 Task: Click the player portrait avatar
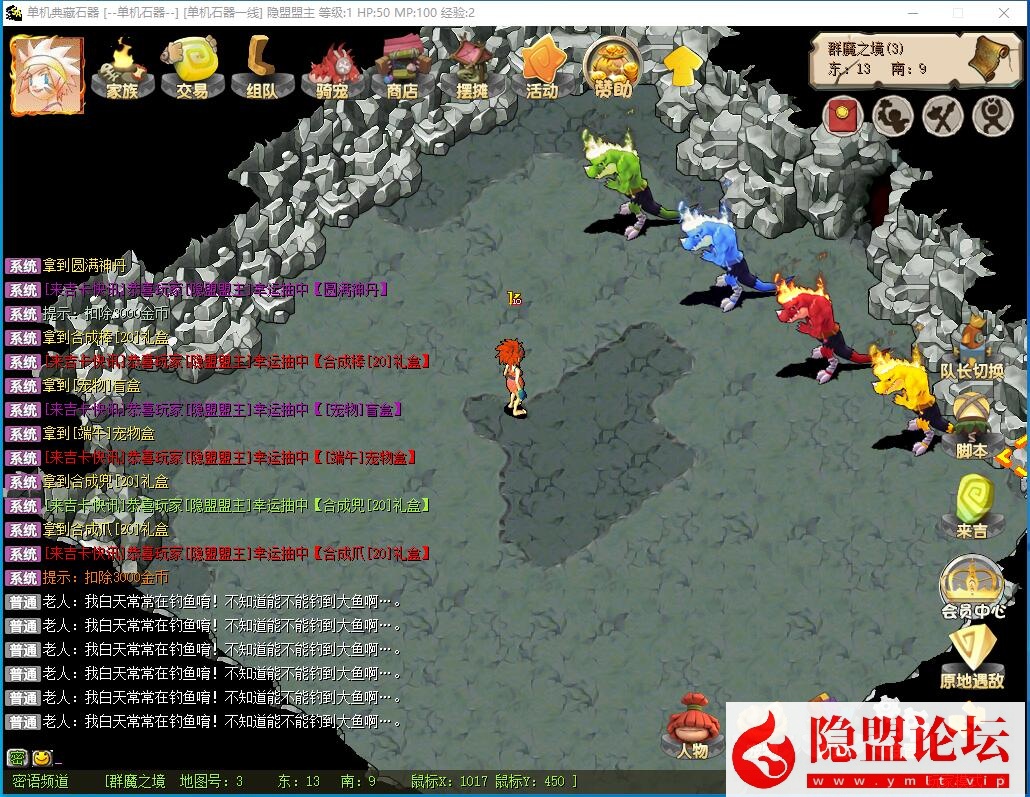click(x=46, y=74)
